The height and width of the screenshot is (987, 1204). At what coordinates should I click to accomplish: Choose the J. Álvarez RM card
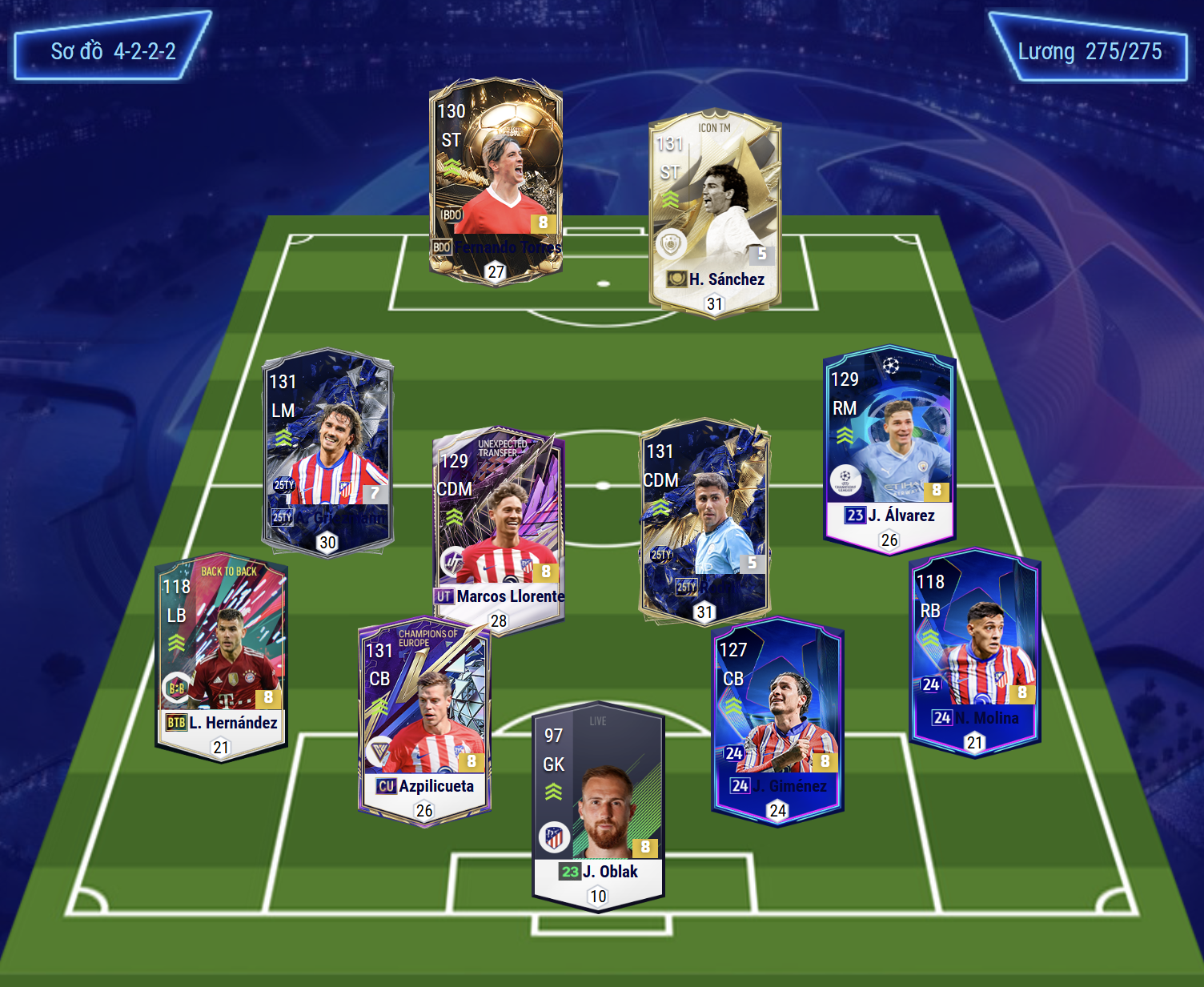coord(889,448)
